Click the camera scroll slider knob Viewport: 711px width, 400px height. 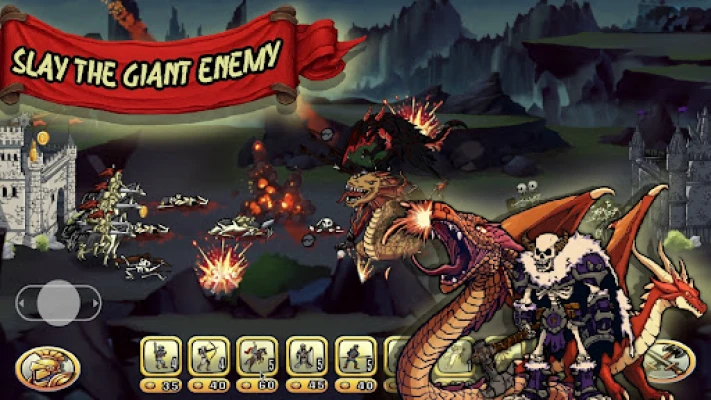[x=59, y=302]
